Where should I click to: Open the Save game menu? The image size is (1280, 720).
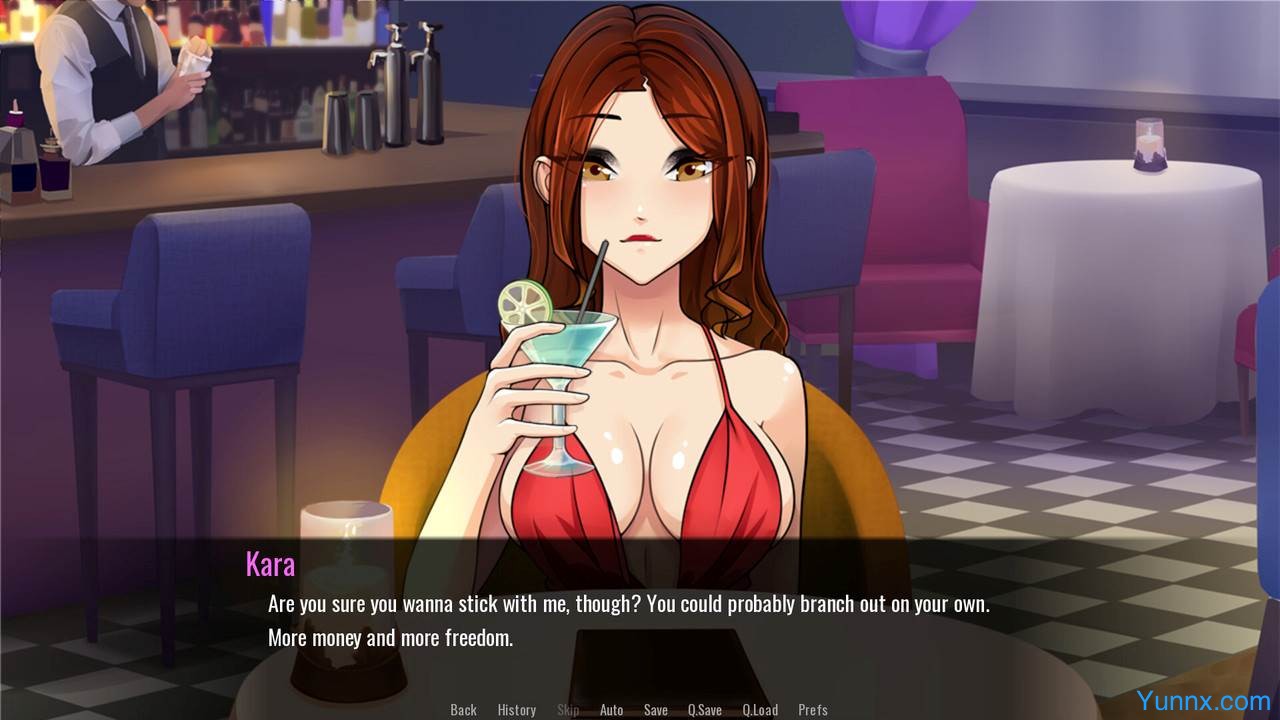656,710
